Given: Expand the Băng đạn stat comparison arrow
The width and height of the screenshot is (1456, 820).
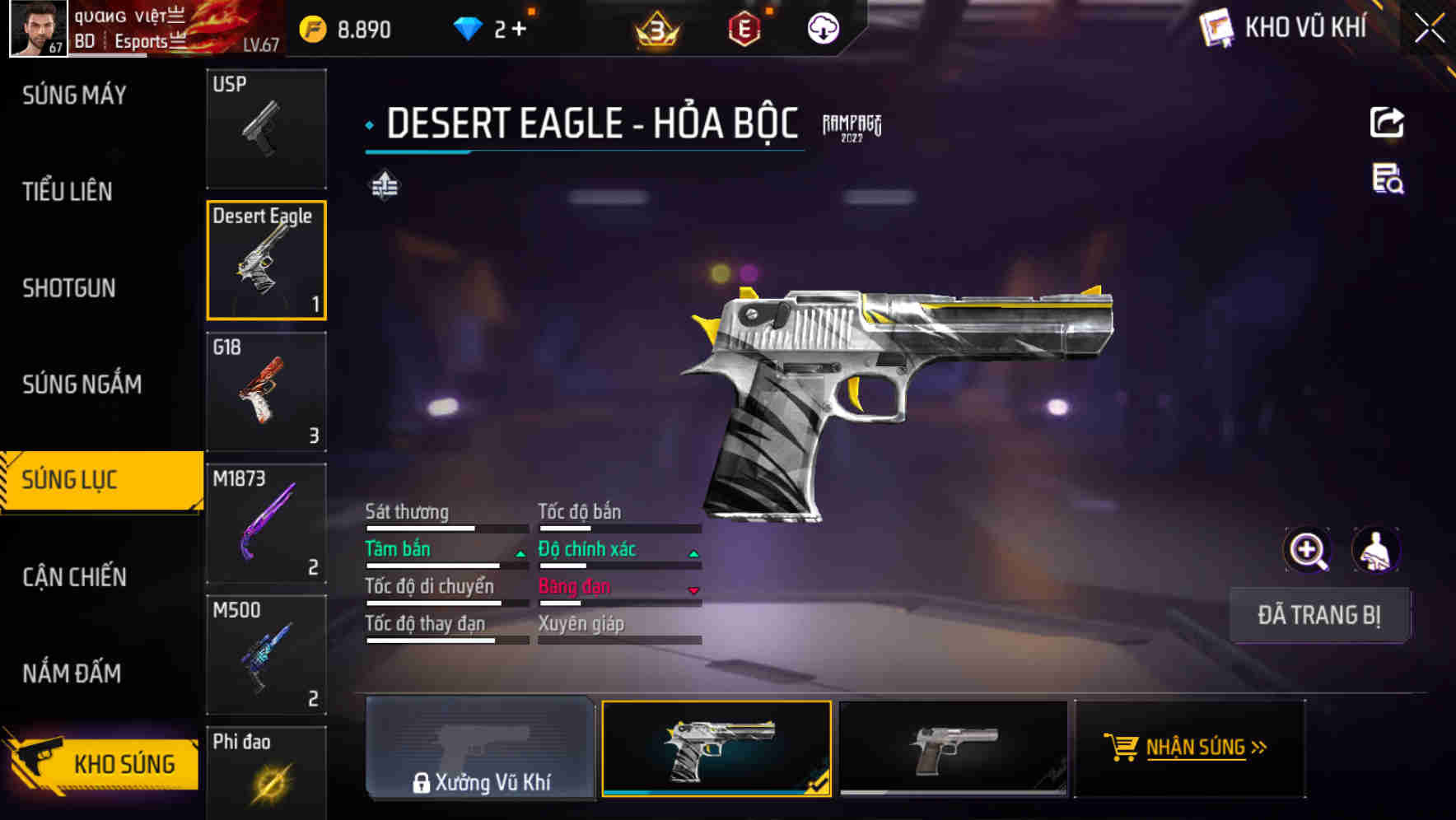Looking at the screenshot, I should [692, 591].
